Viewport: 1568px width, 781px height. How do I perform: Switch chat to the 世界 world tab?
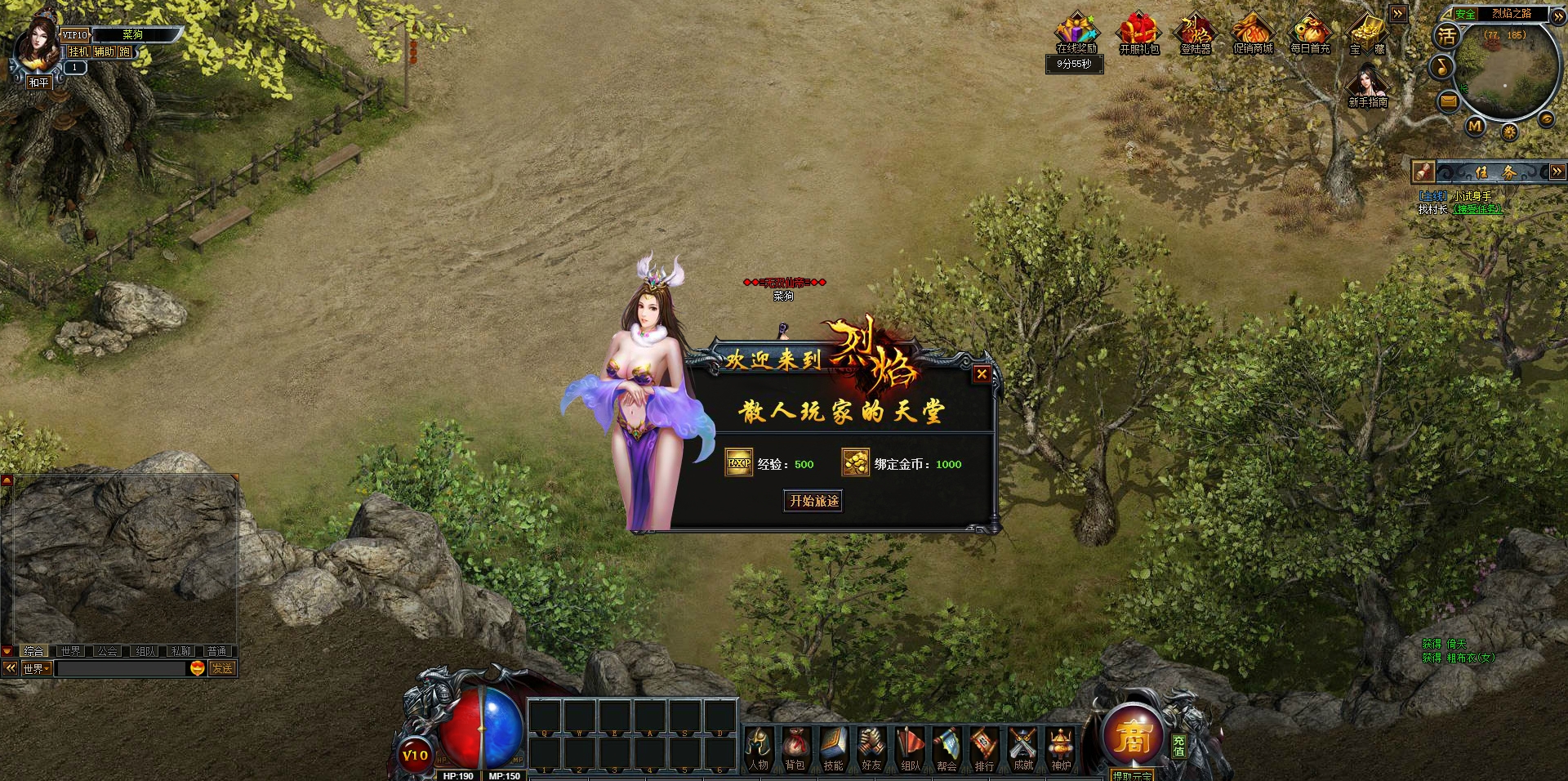point(71,651)
